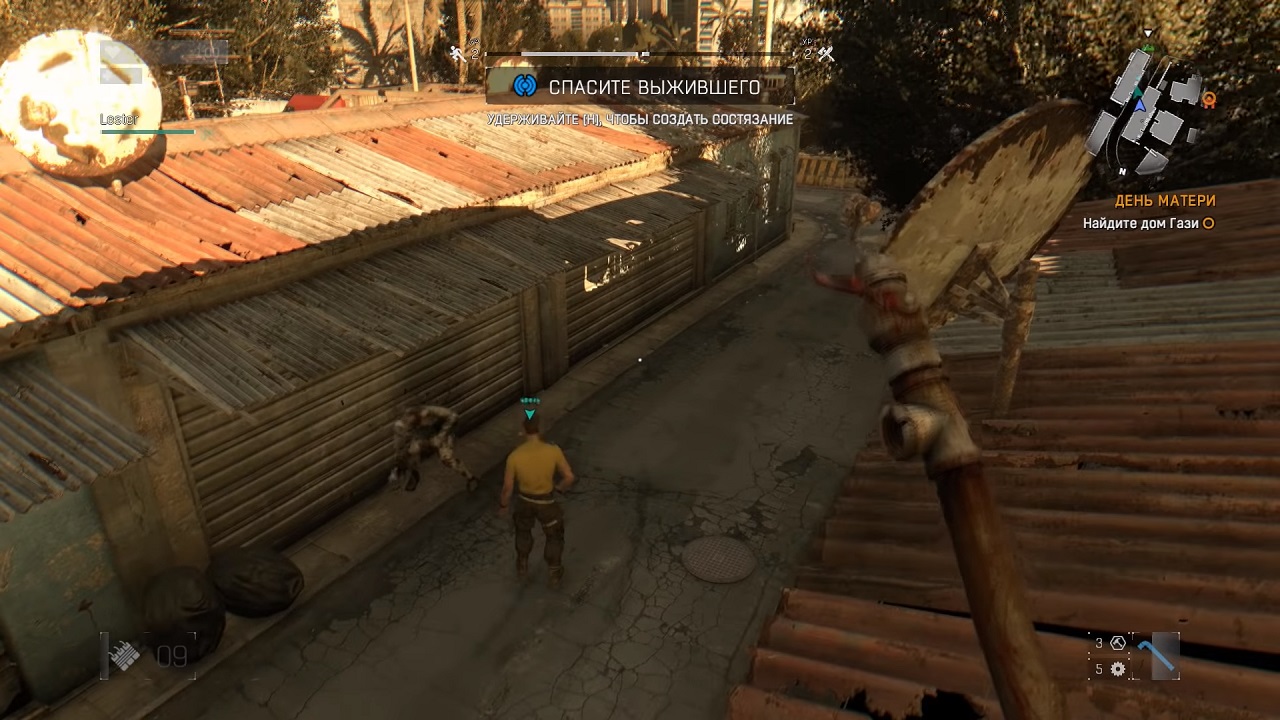Click the hammer upgrade parts icon
The width and height of the screenshot is (1280, 720).
click(1117, 643)
